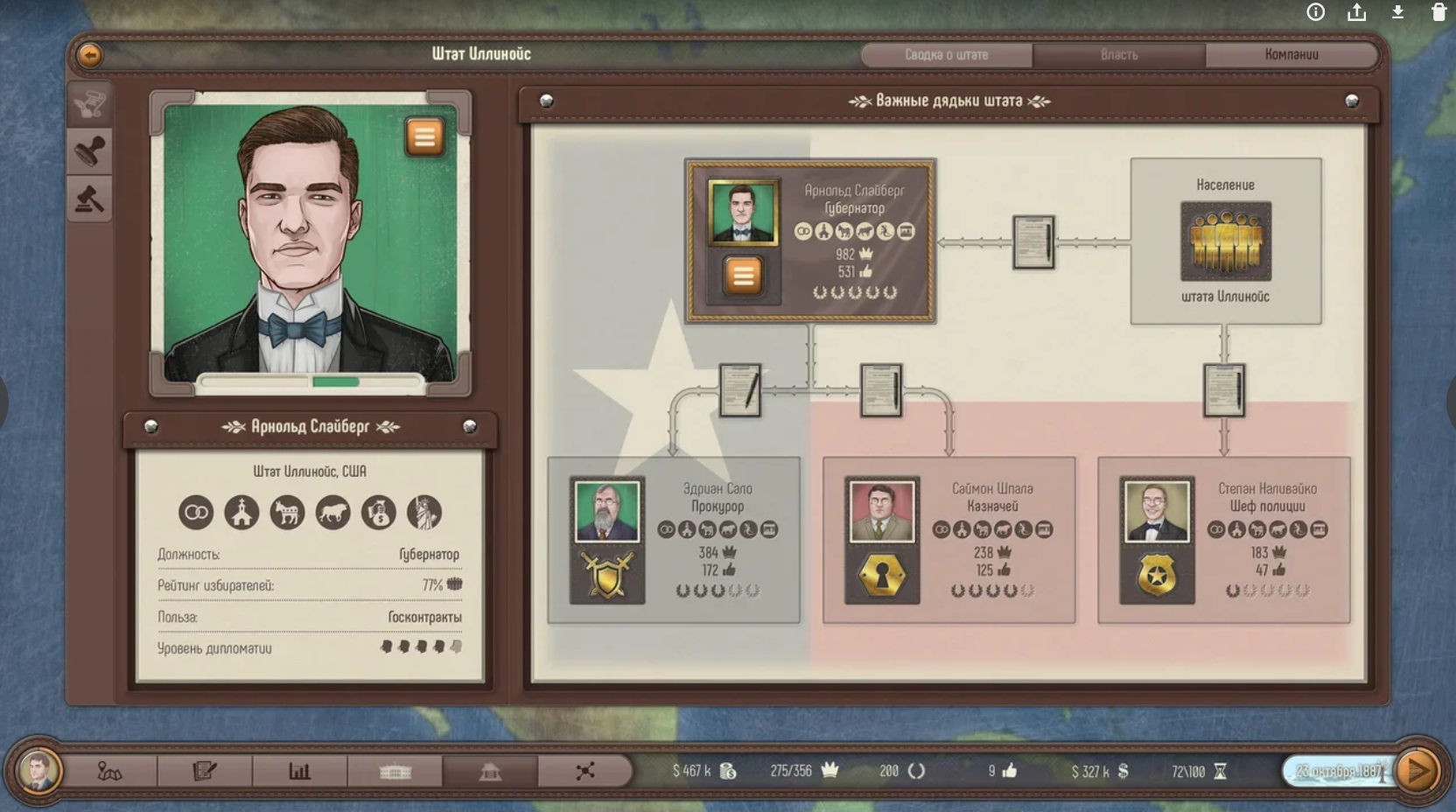Select the gavel court icon in left sidebar
Viewport: 1456px width, 812px height.
point(90,199)
